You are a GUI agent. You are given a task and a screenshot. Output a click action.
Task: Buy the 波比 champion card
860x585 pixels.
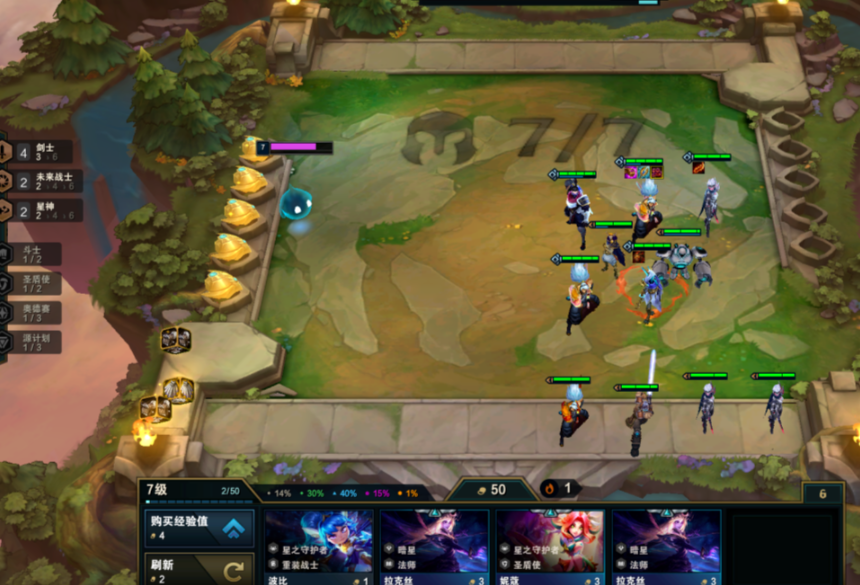(319, 547)
